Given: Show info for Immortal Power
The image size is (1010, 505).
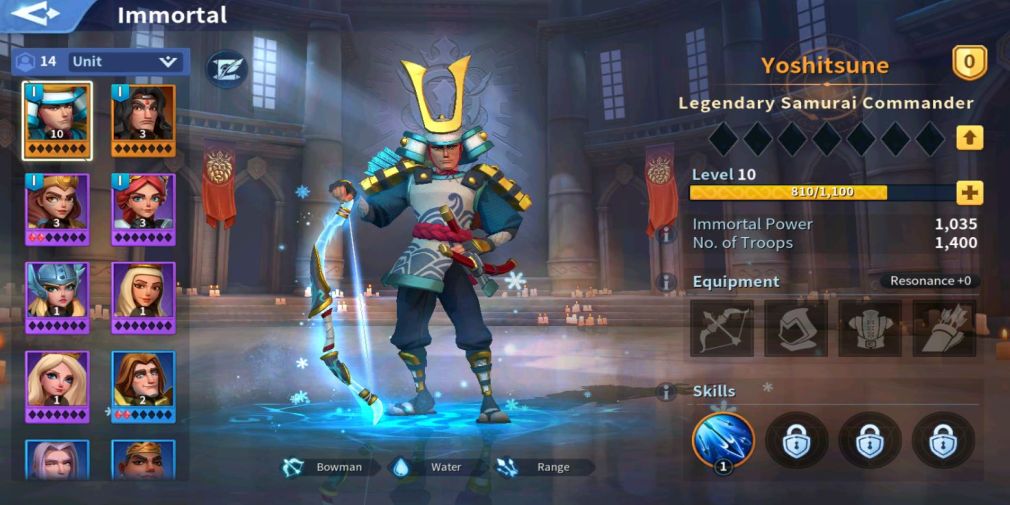Looking at the screenshot, I should point(666,233).
